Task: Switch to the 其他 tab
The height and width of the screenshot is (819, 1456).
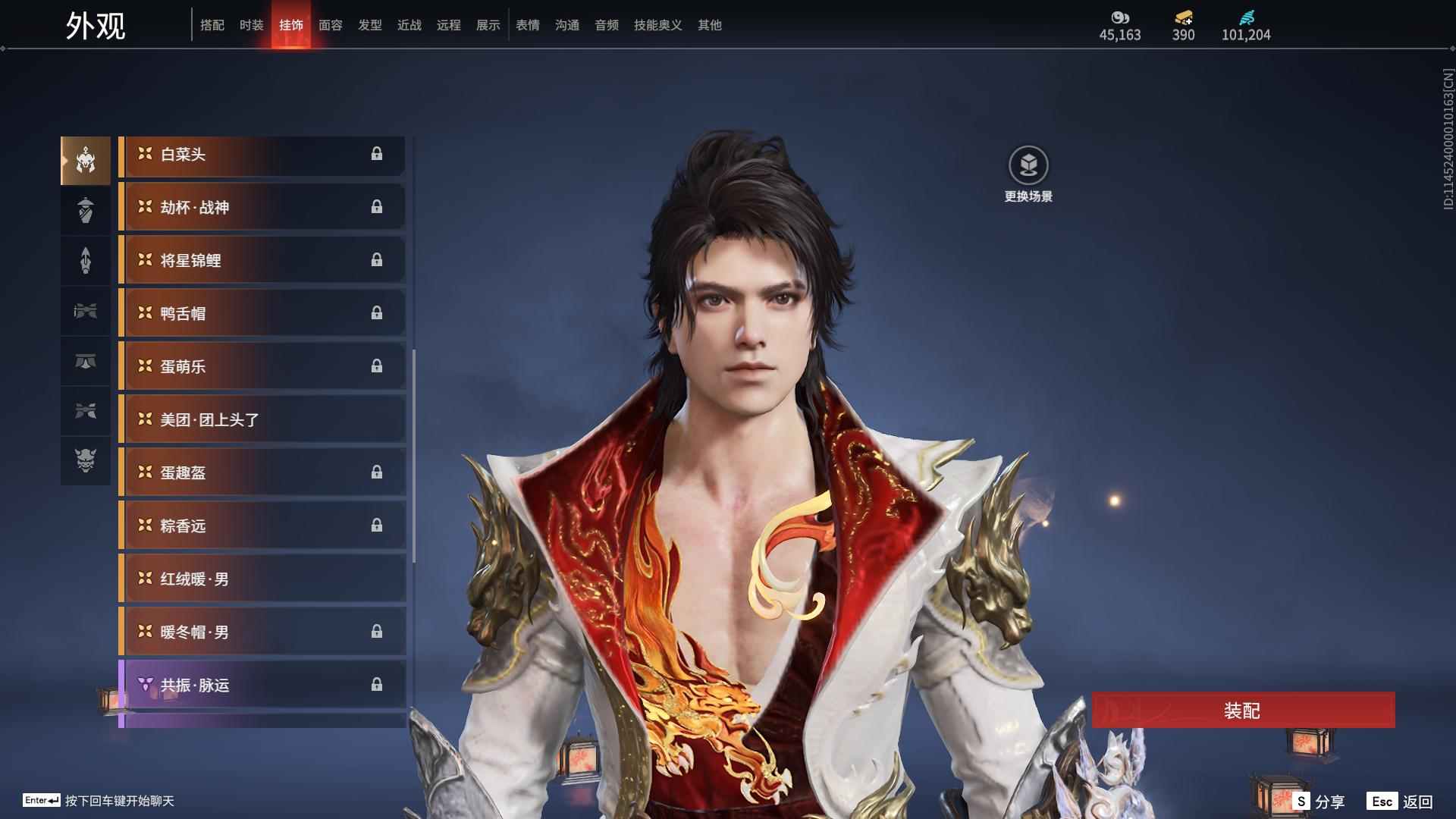Action: click(709, 25)
